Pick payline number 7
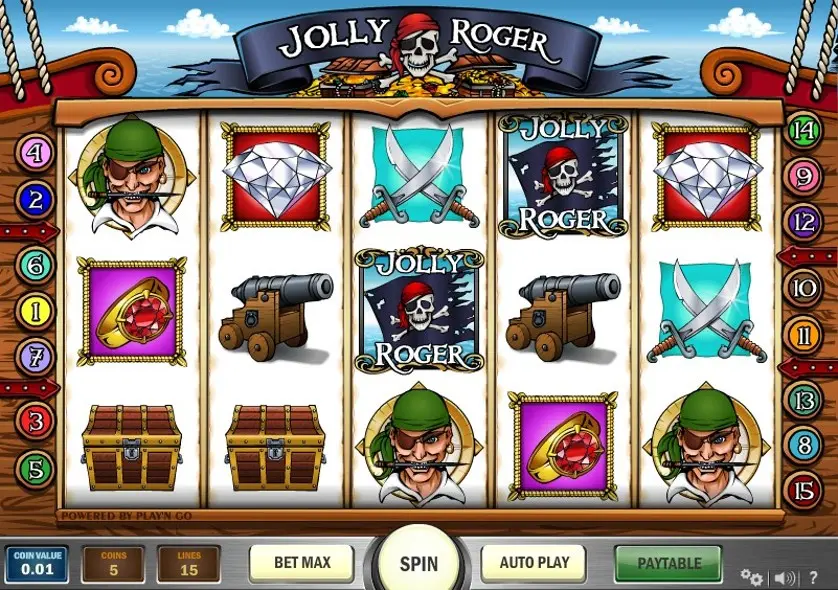838x590 pixels. tap(36, 354)
